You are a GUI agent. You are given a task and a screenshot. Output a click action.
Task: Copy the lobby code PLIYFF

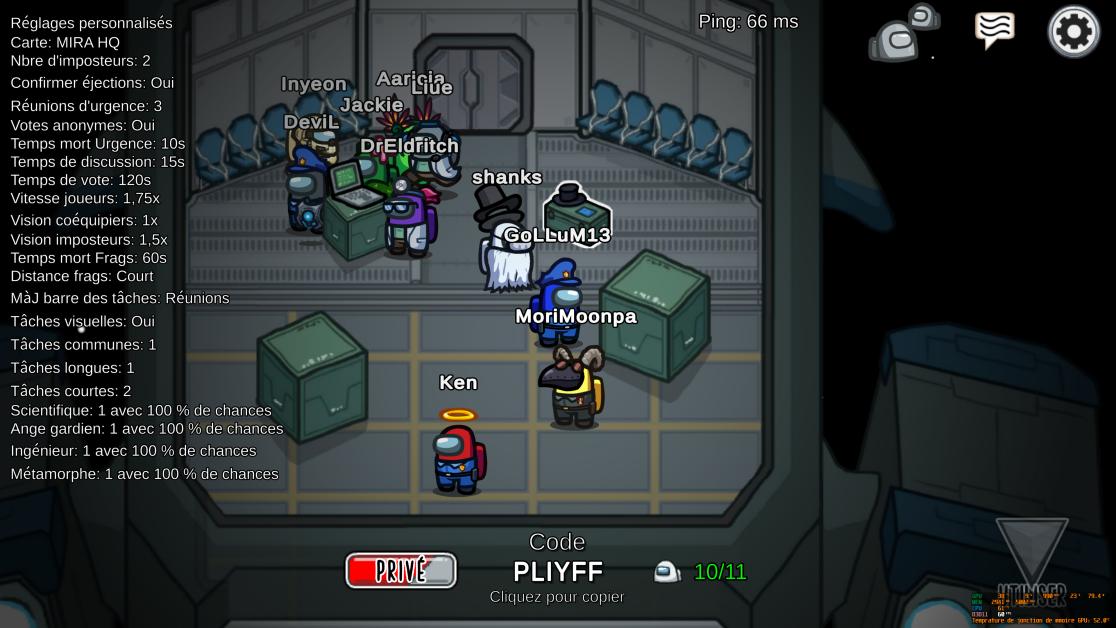557,571
